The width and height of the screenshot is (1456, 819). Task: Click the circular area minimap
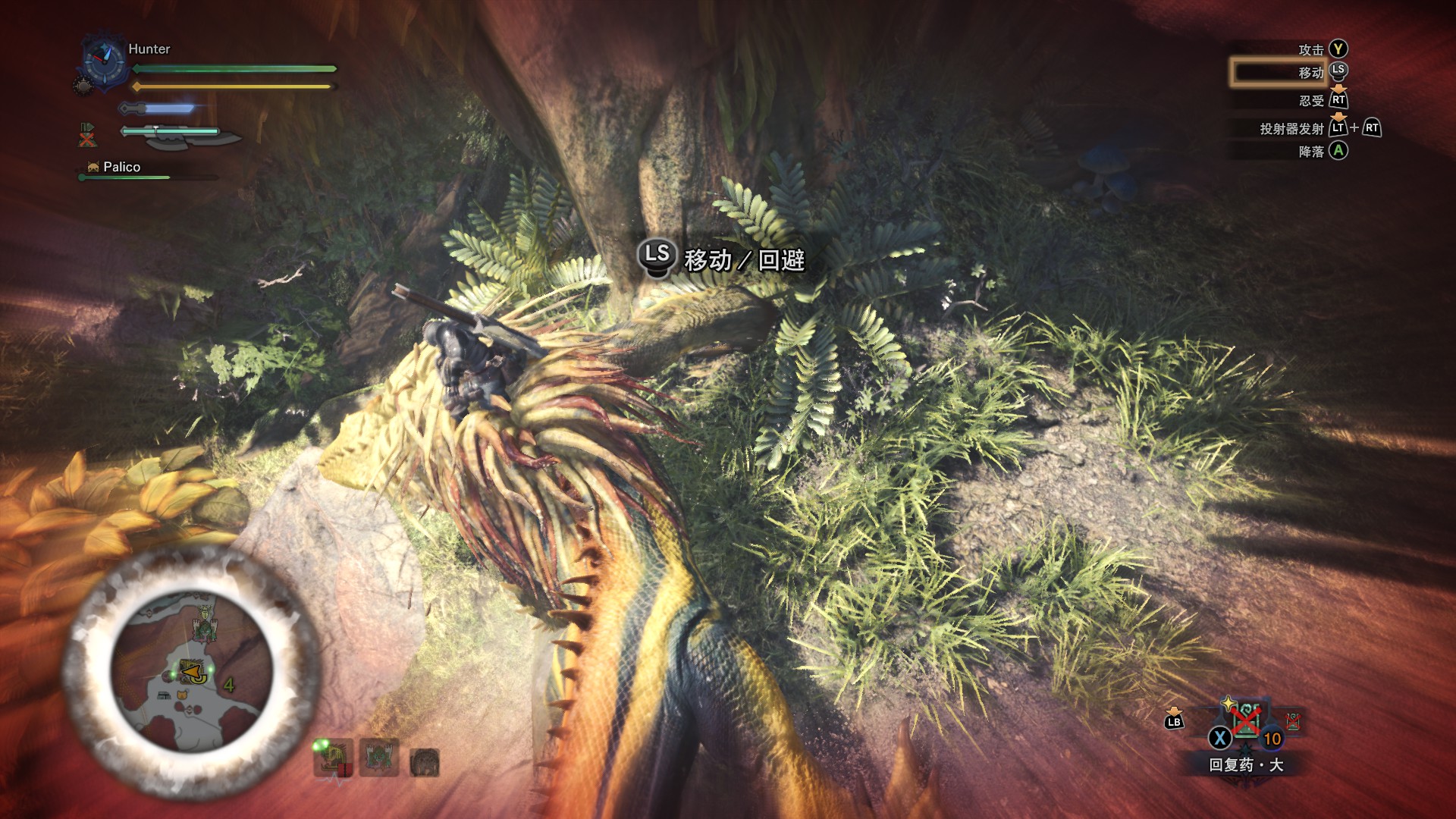[192, 671]
